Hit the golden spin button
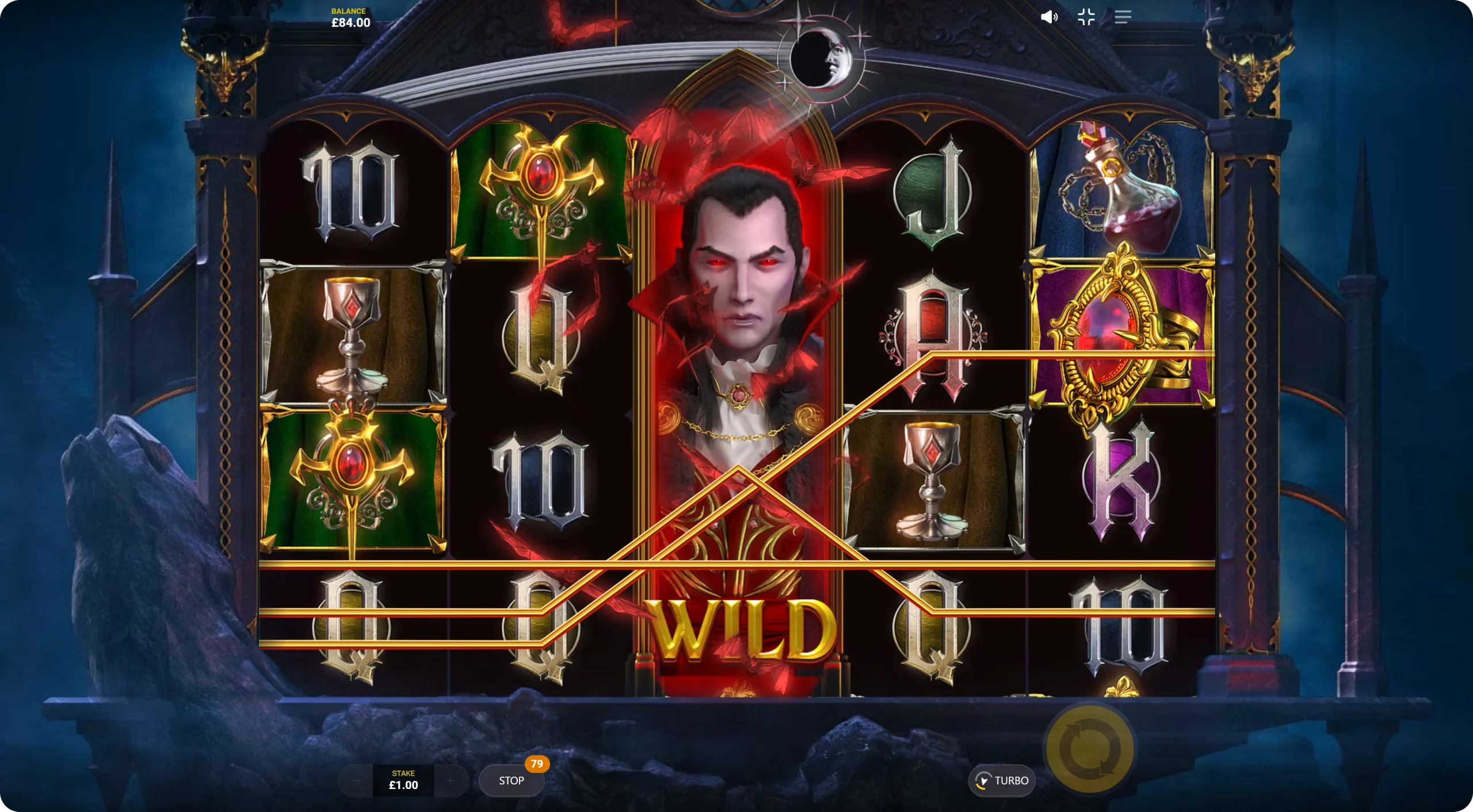This screenshot has width=1473, height=812. pyautogui.click(x=1090, y=749)
